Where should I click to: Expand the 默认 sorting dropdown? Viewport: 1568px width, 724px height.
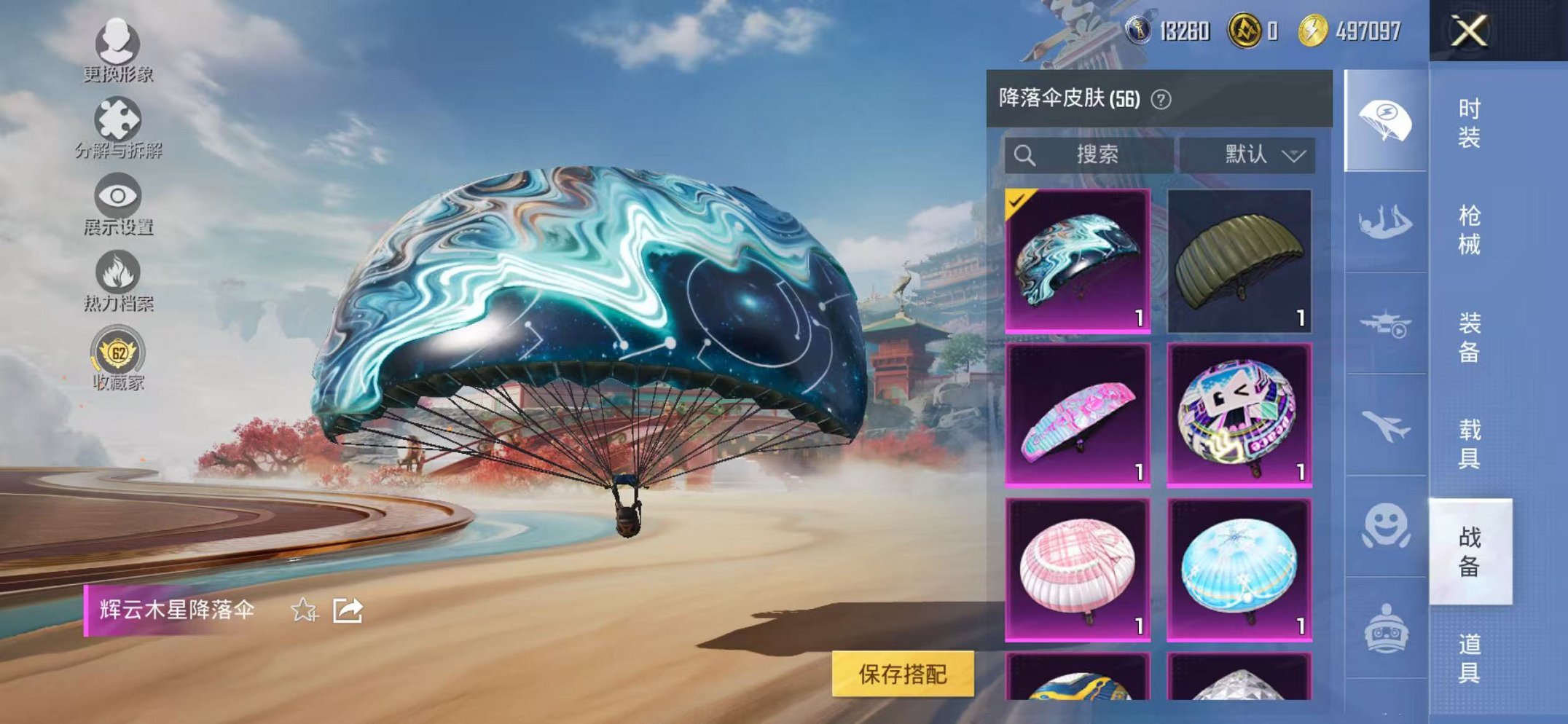click(1257, 154)
